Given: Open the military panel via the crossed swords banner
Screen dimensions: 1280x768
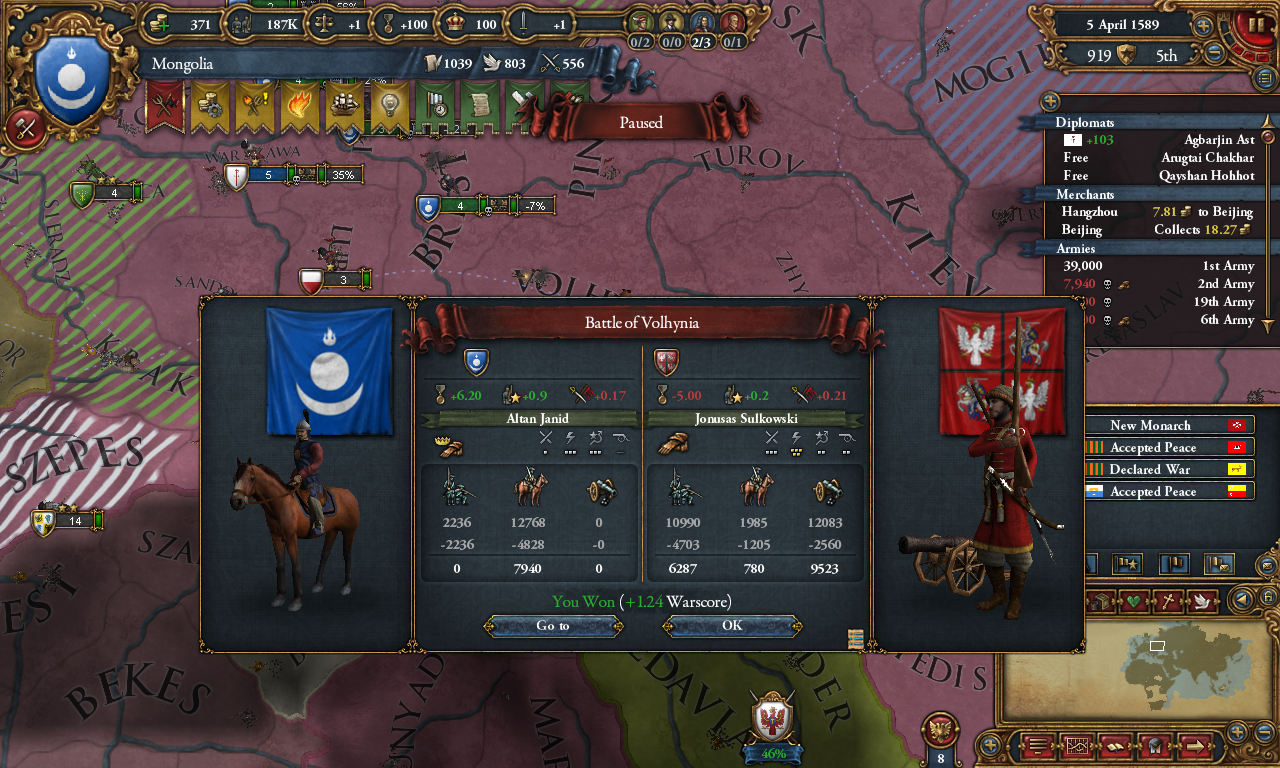Looking at the screenshot, I should (163, 105).
